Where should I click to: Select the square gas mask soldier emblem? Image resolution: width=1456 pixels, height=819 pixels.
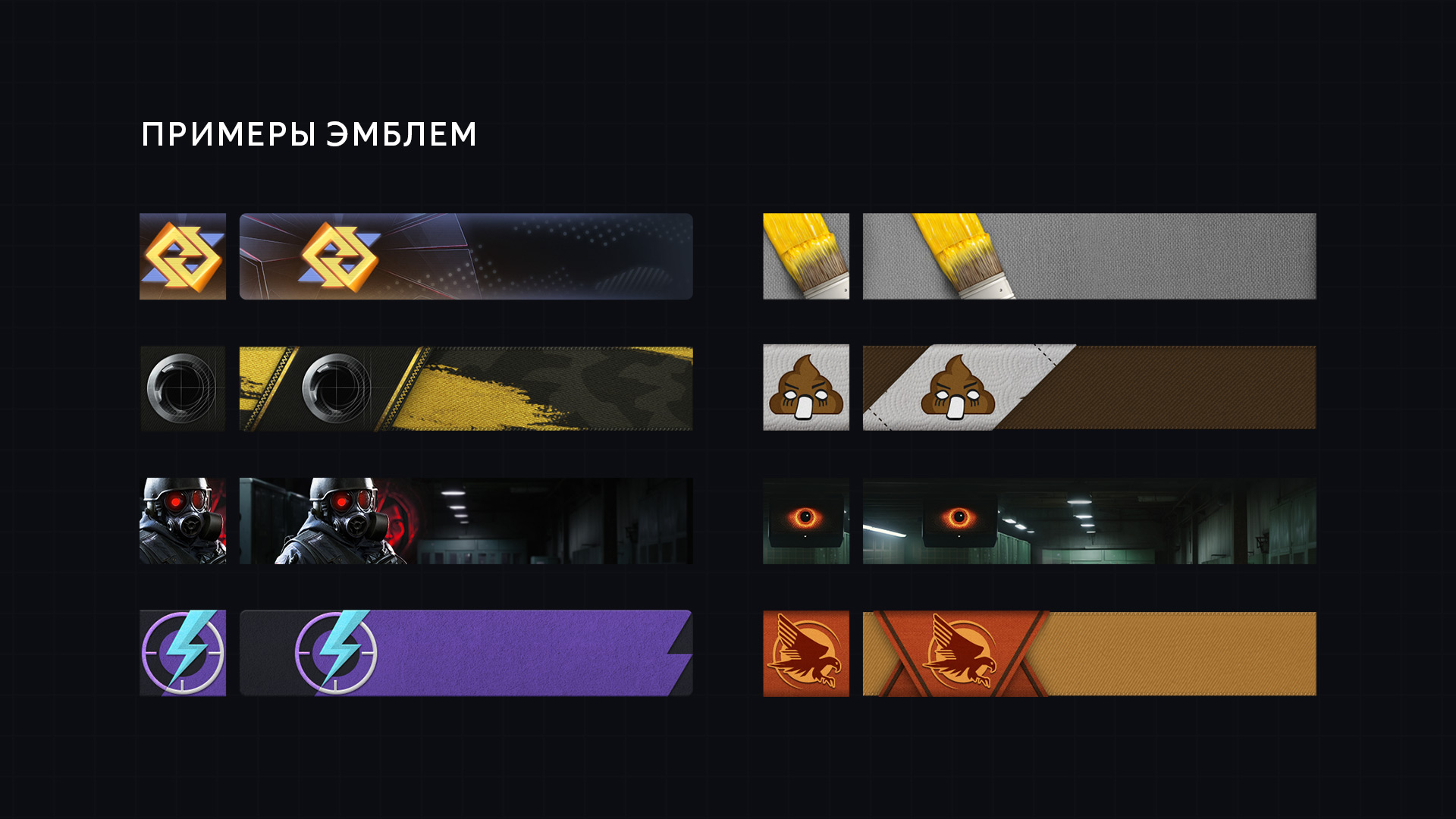pos(183,521)
